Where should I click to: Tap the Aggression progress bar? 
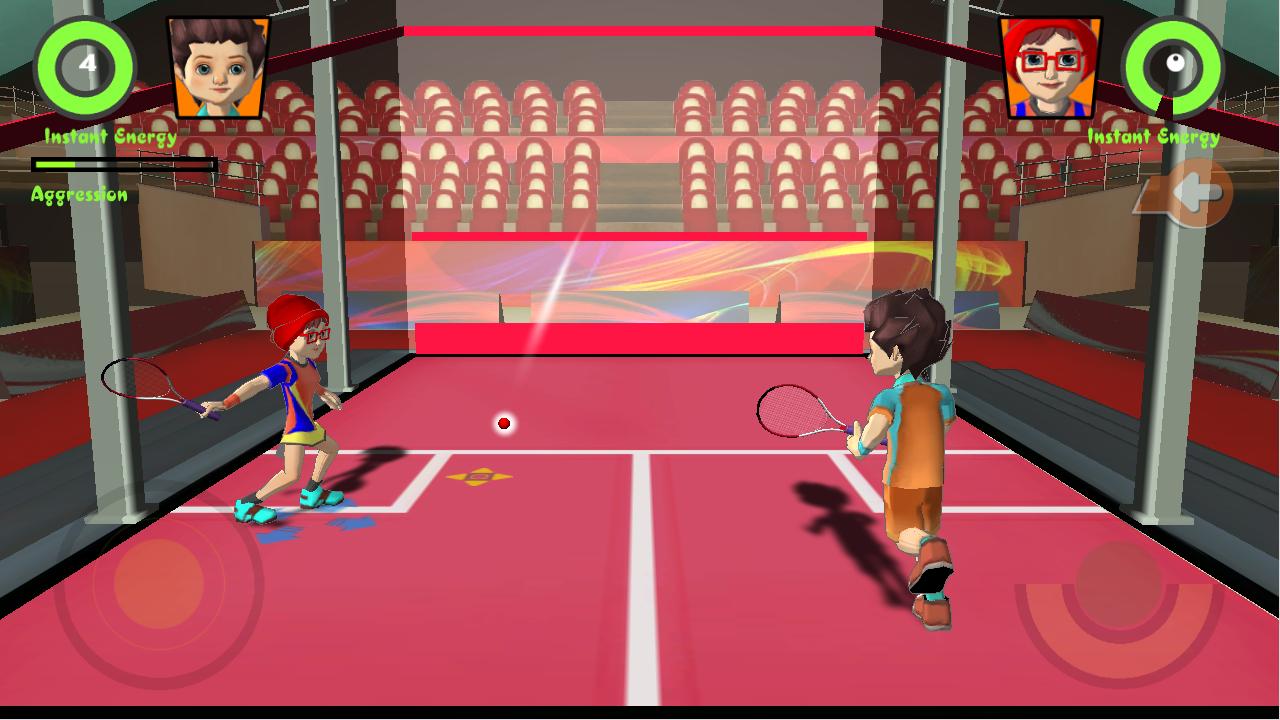click(x=125, y=163)
